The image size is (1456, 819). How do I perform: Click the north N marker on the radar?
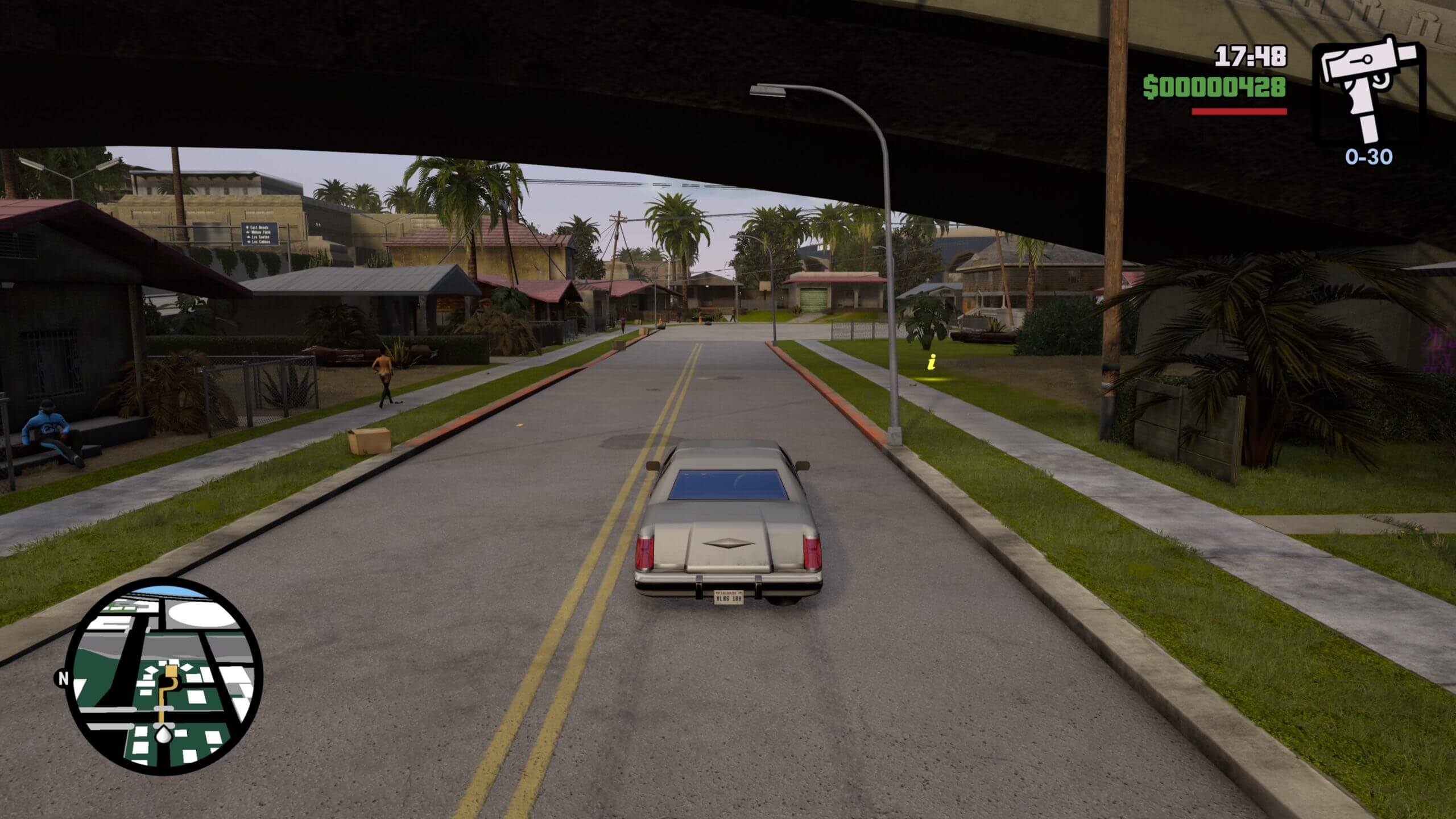click(61, 678)
